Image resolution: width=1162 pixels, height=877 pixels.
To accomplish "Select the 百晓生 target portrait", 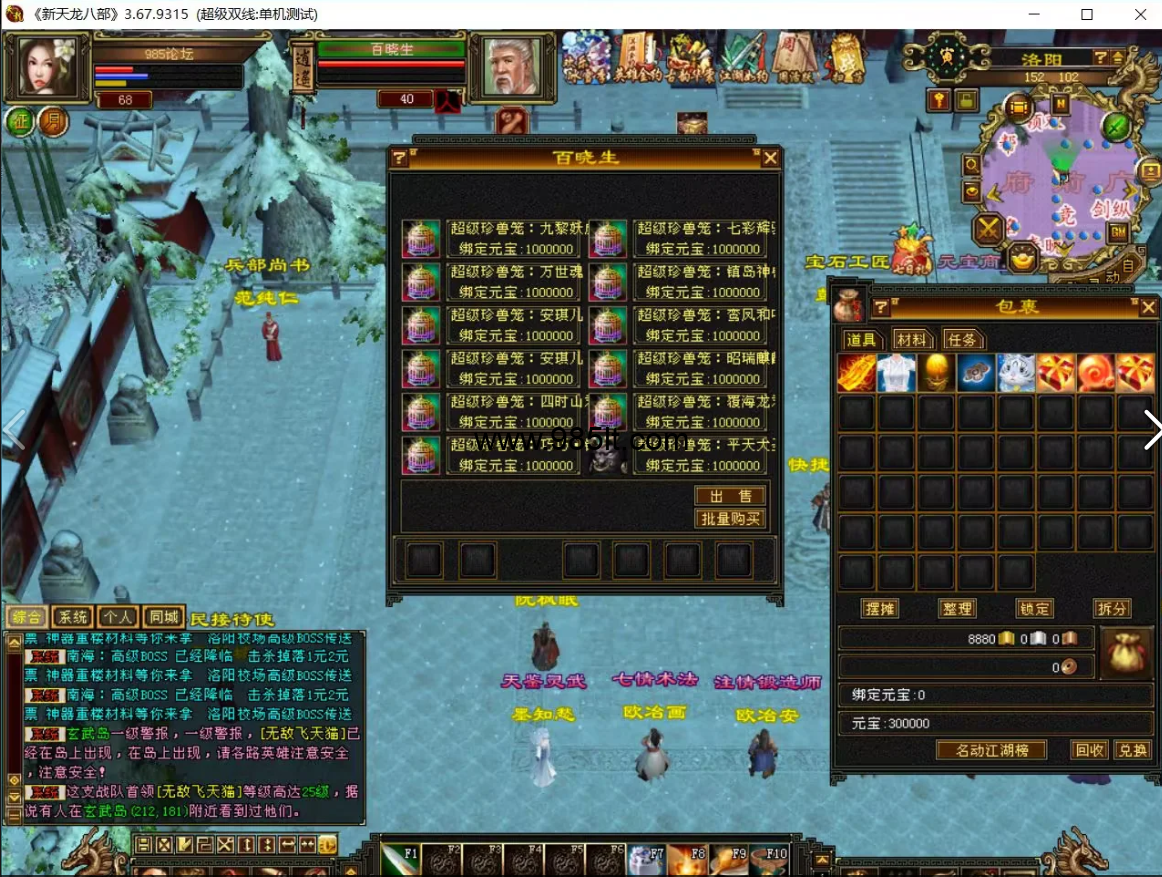I will click(x=511, y=66).
